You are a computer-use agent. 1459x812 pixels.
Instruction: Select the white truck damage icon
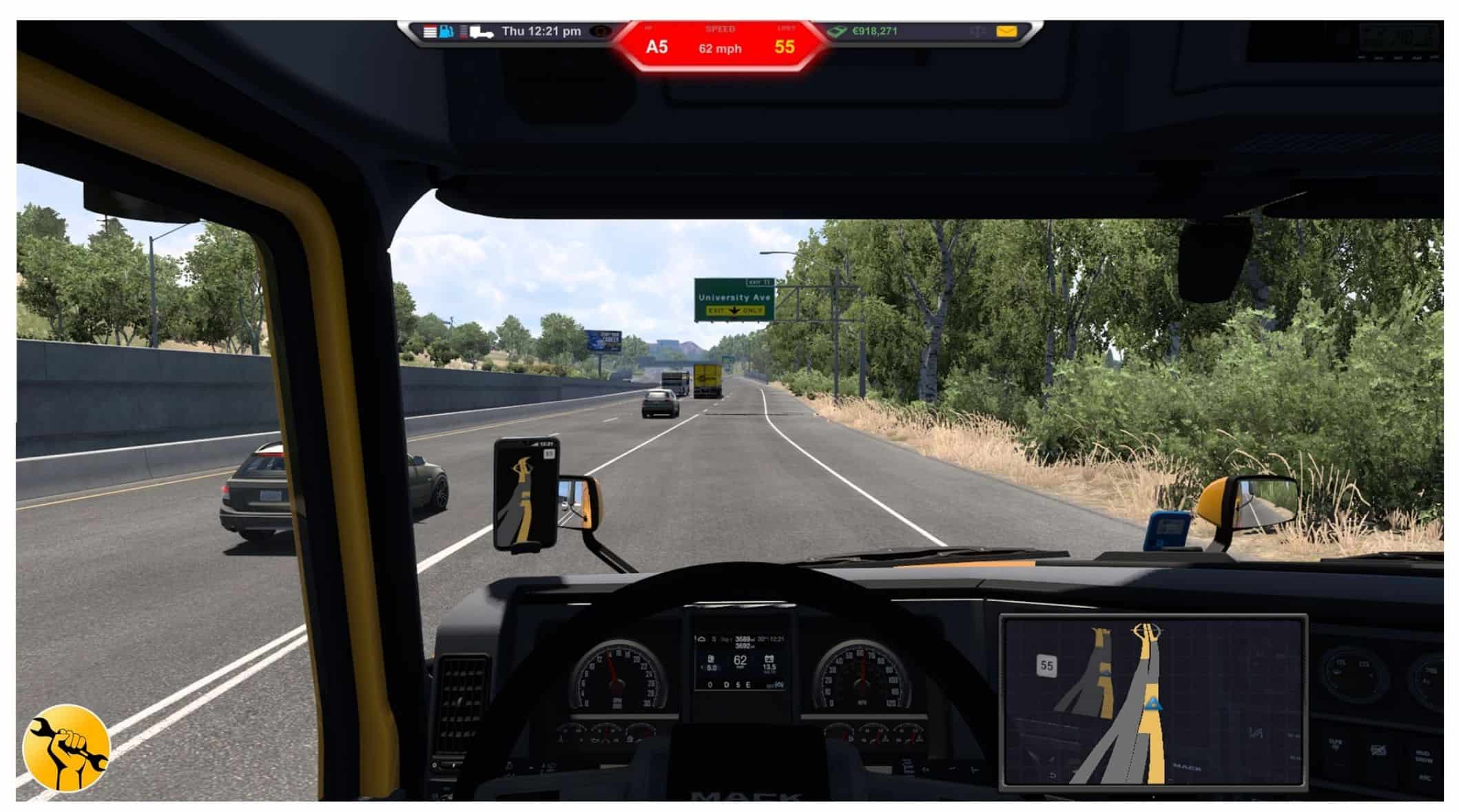pyautogui.click(x=481, y=32)
